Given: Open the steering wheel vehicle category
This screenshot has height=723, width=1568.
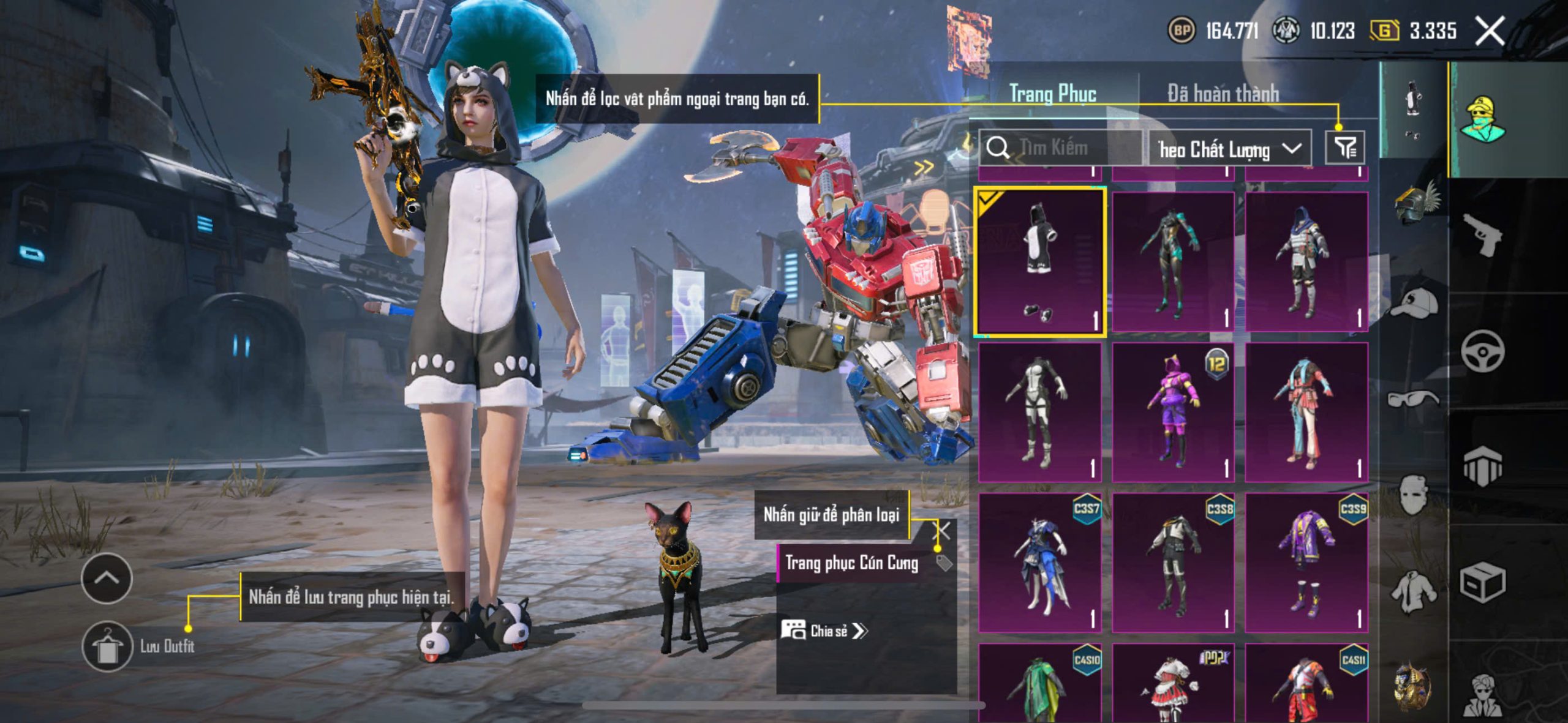Looking at the screenshot, I should 1482,351.
